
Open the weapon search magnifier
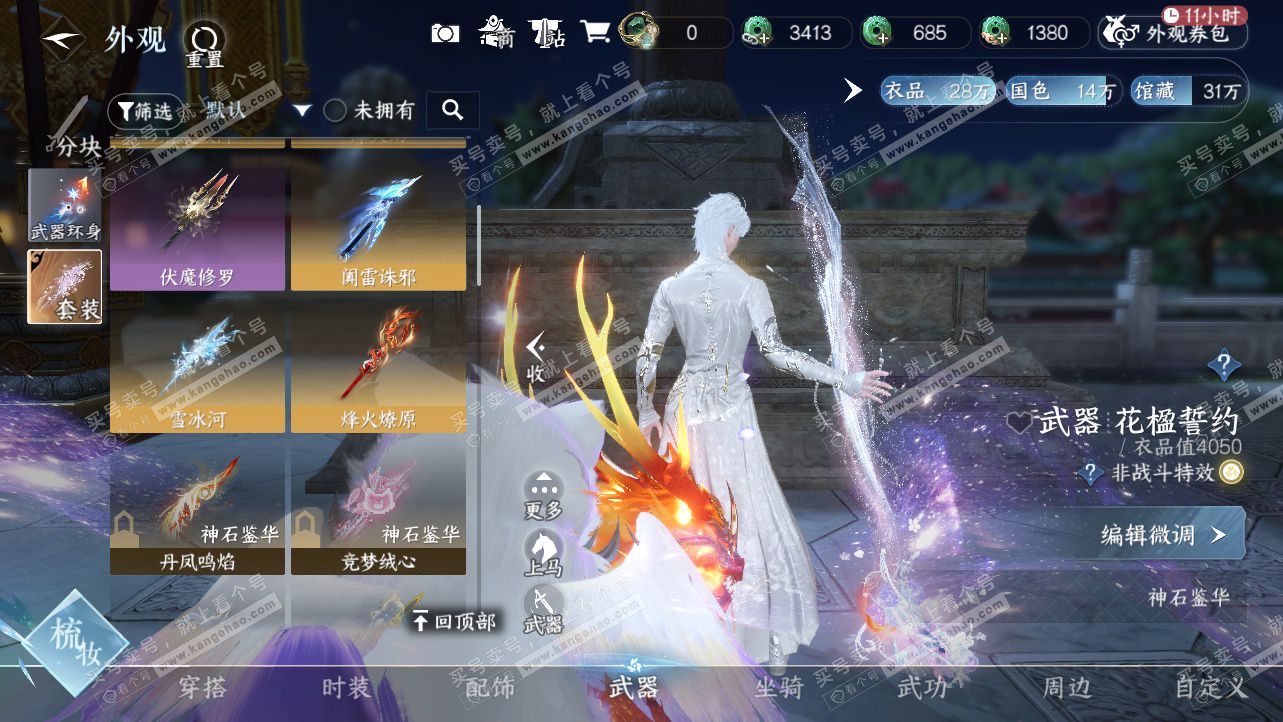452,111
